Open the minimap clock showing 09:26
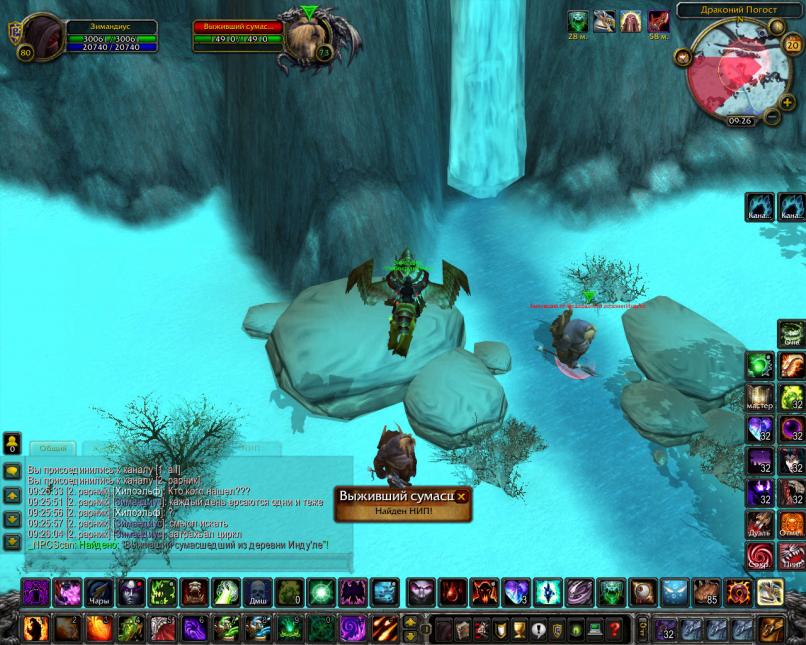This screenshot has height=645, width=806. [741, 120]
